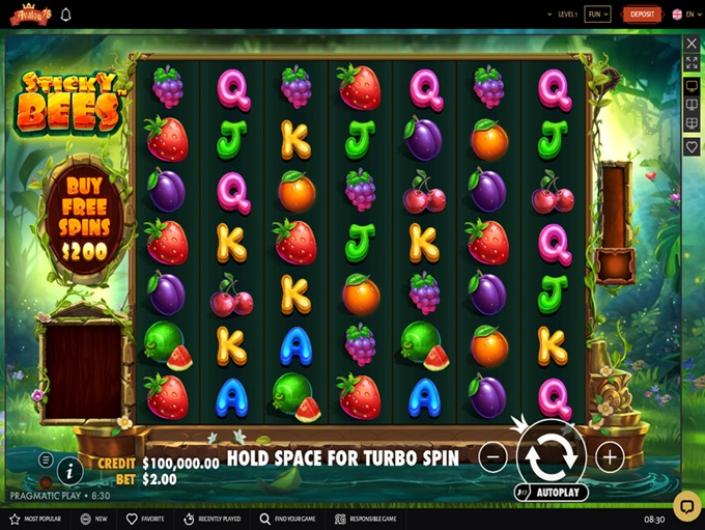Open the game info button

(70, 469)
